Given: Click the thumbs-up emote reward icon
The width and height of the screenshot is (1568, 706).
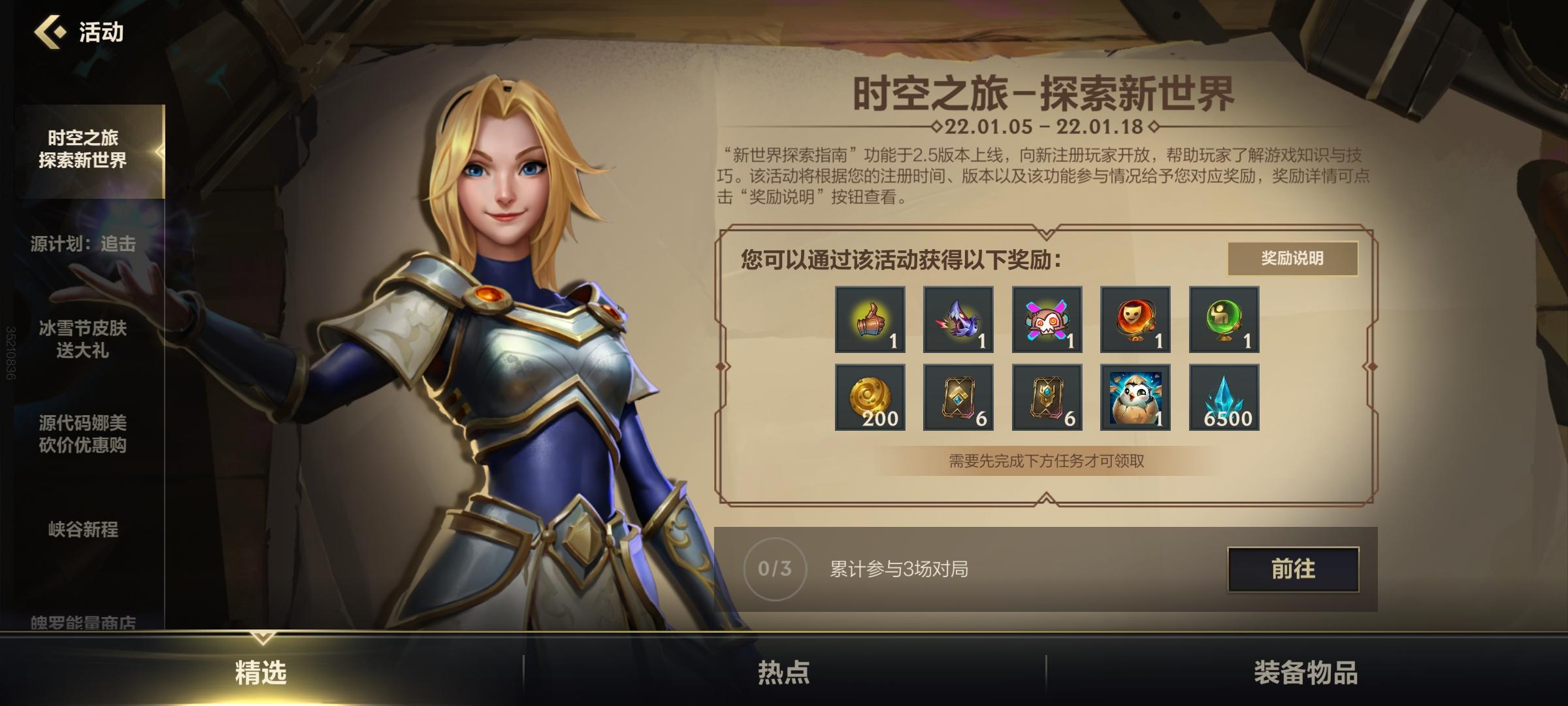Looking at the screenshot, I should click(x=870, y=320).
